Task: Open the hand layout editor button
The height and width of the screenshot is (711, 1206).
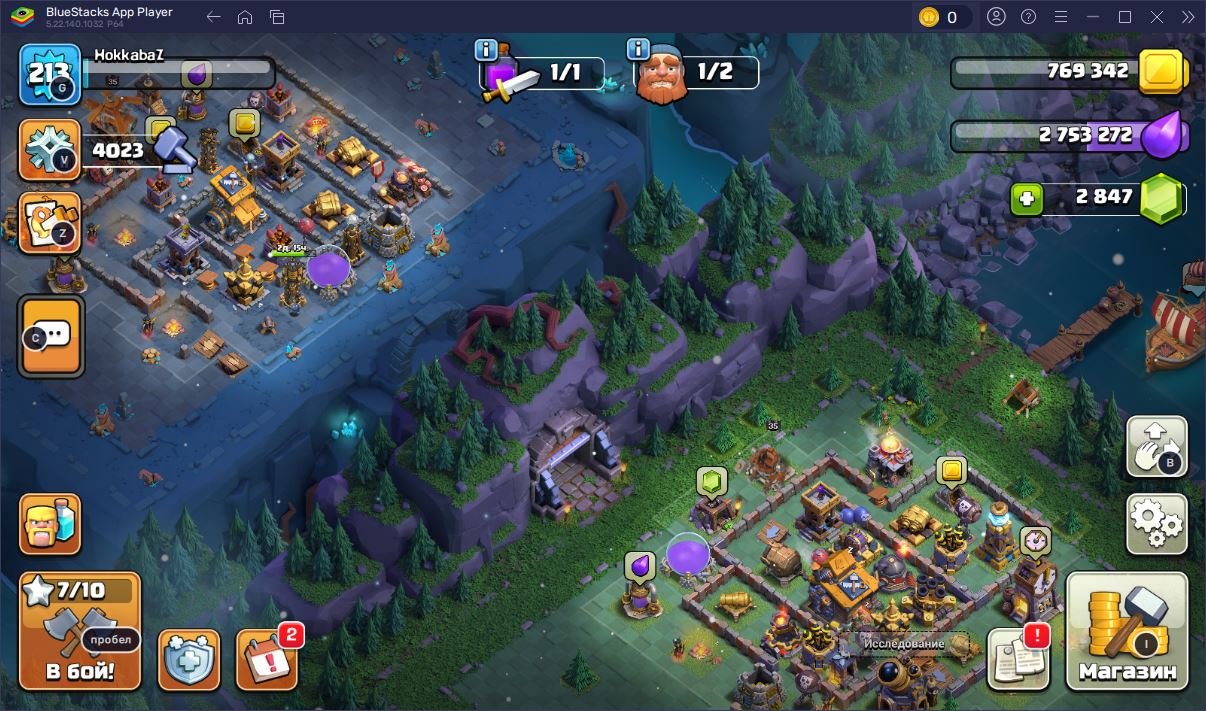Action: click(x=1157, y=446)
